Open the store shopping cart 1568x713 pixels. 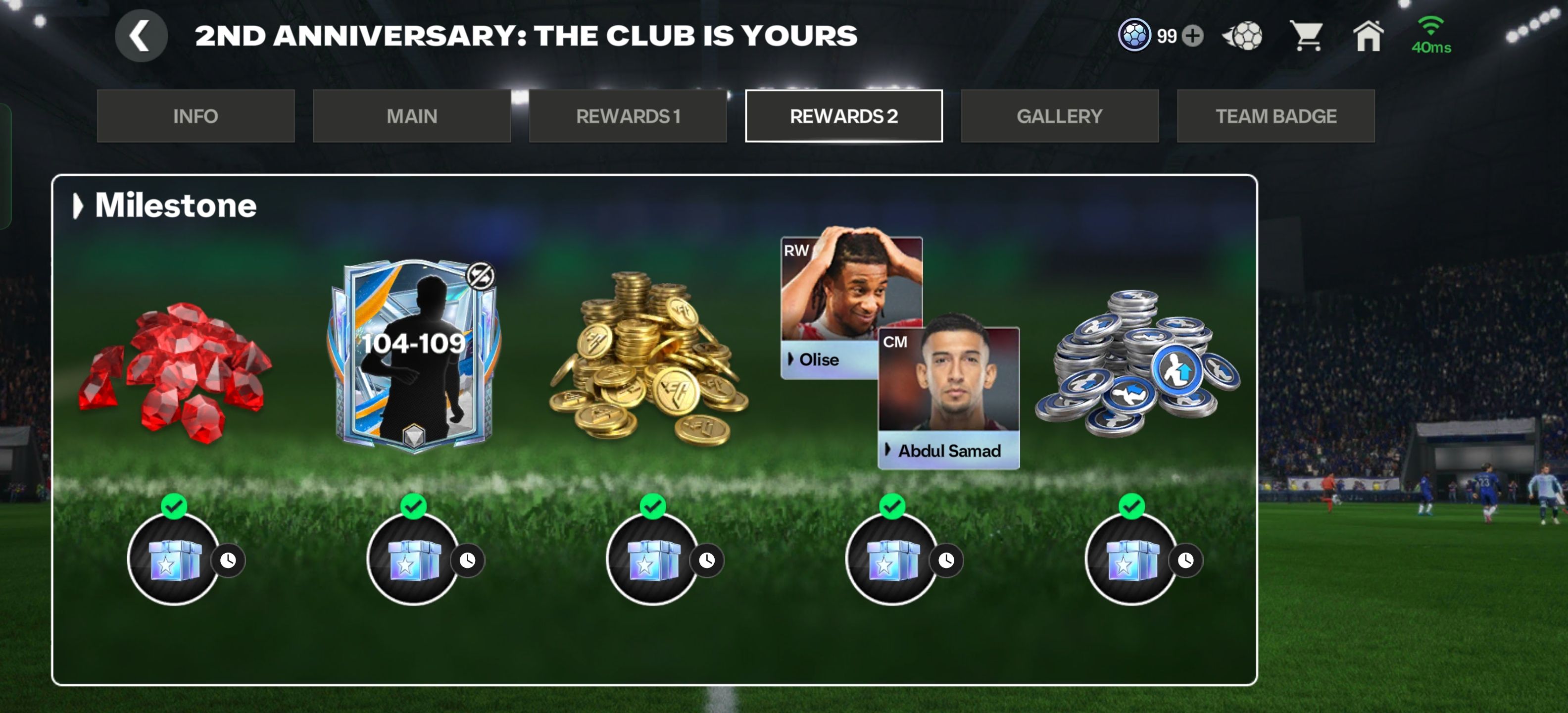coord(1307,36)
